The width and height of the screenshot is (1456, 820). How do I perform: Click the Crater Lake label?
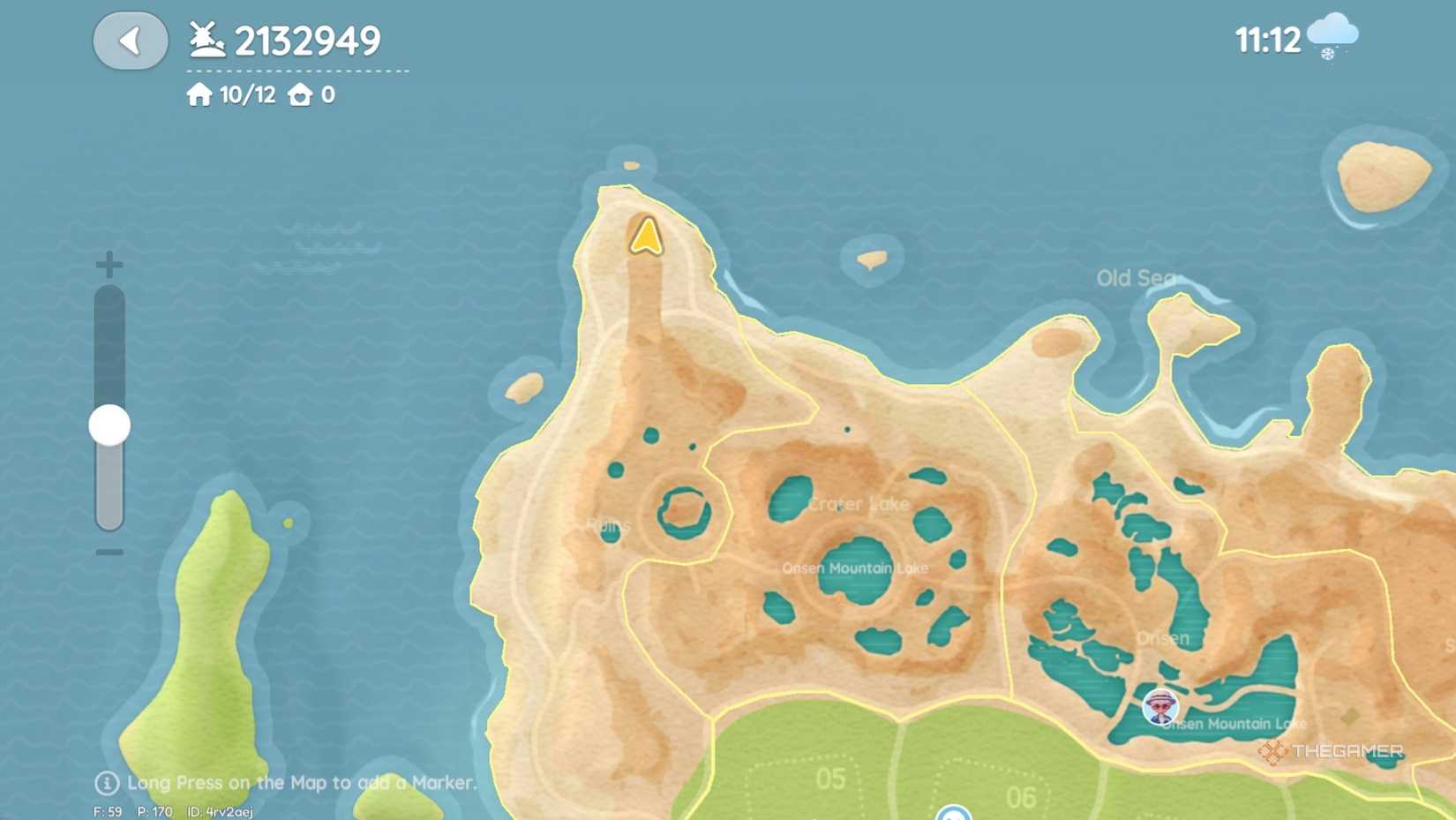859,505
